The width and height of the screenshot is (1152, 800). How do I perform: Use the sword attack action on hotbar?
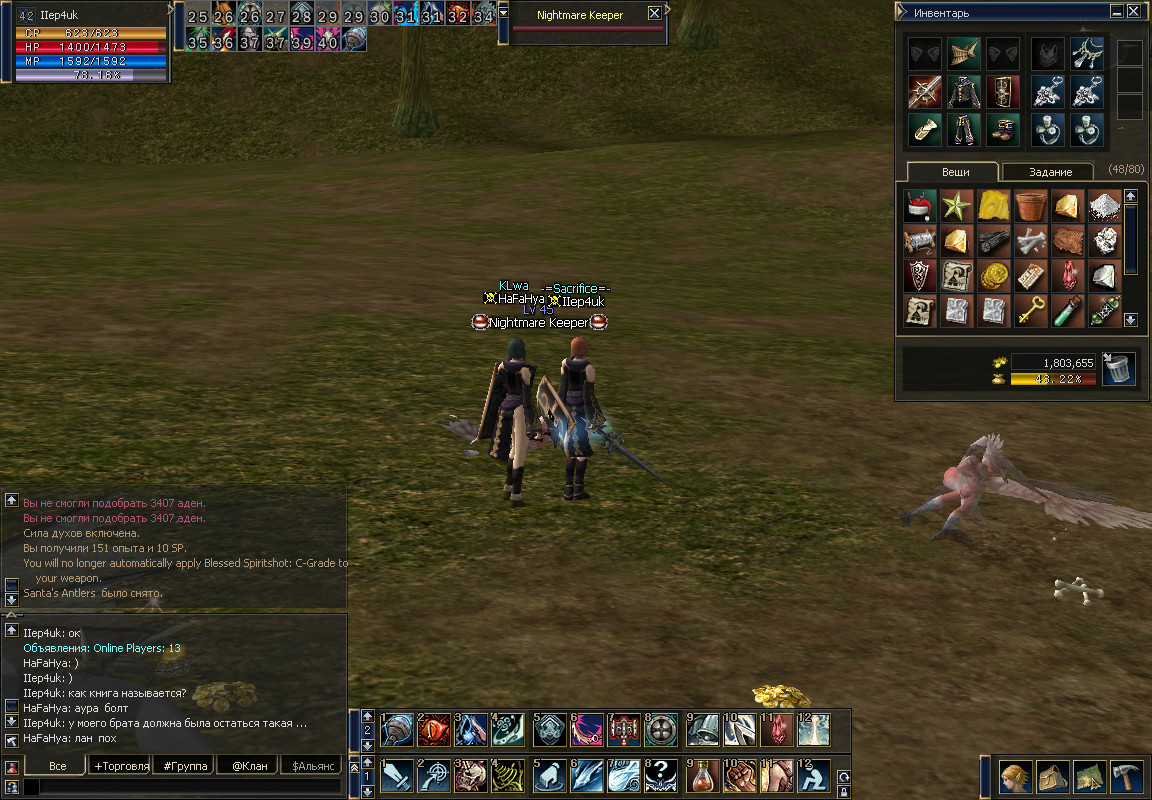coord(397,774)
